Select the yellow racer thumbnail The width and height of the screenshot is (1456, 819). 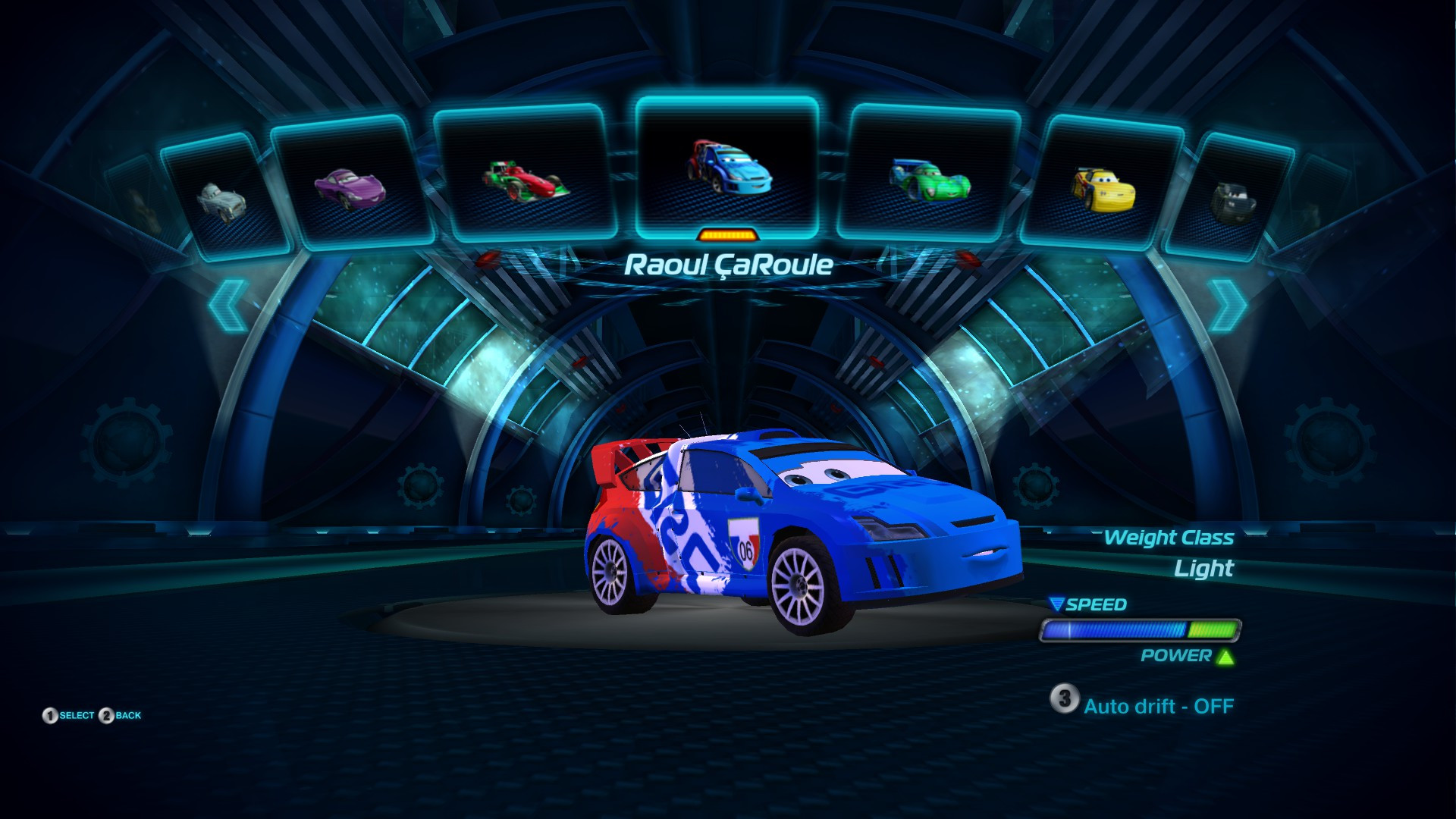click(1105, 190)
